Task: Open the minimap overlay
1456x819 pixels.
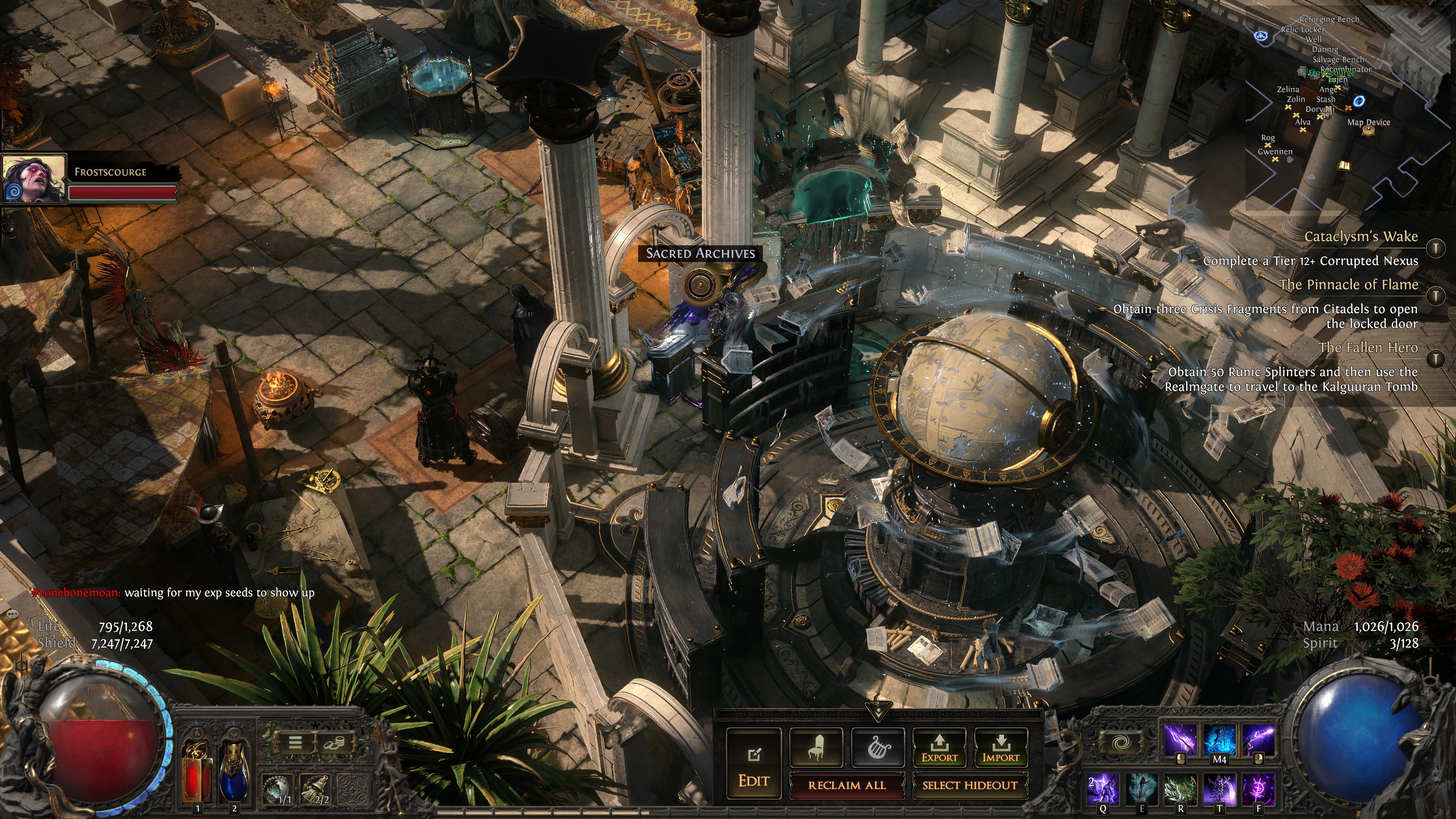Action: (x=1345, y=102)
